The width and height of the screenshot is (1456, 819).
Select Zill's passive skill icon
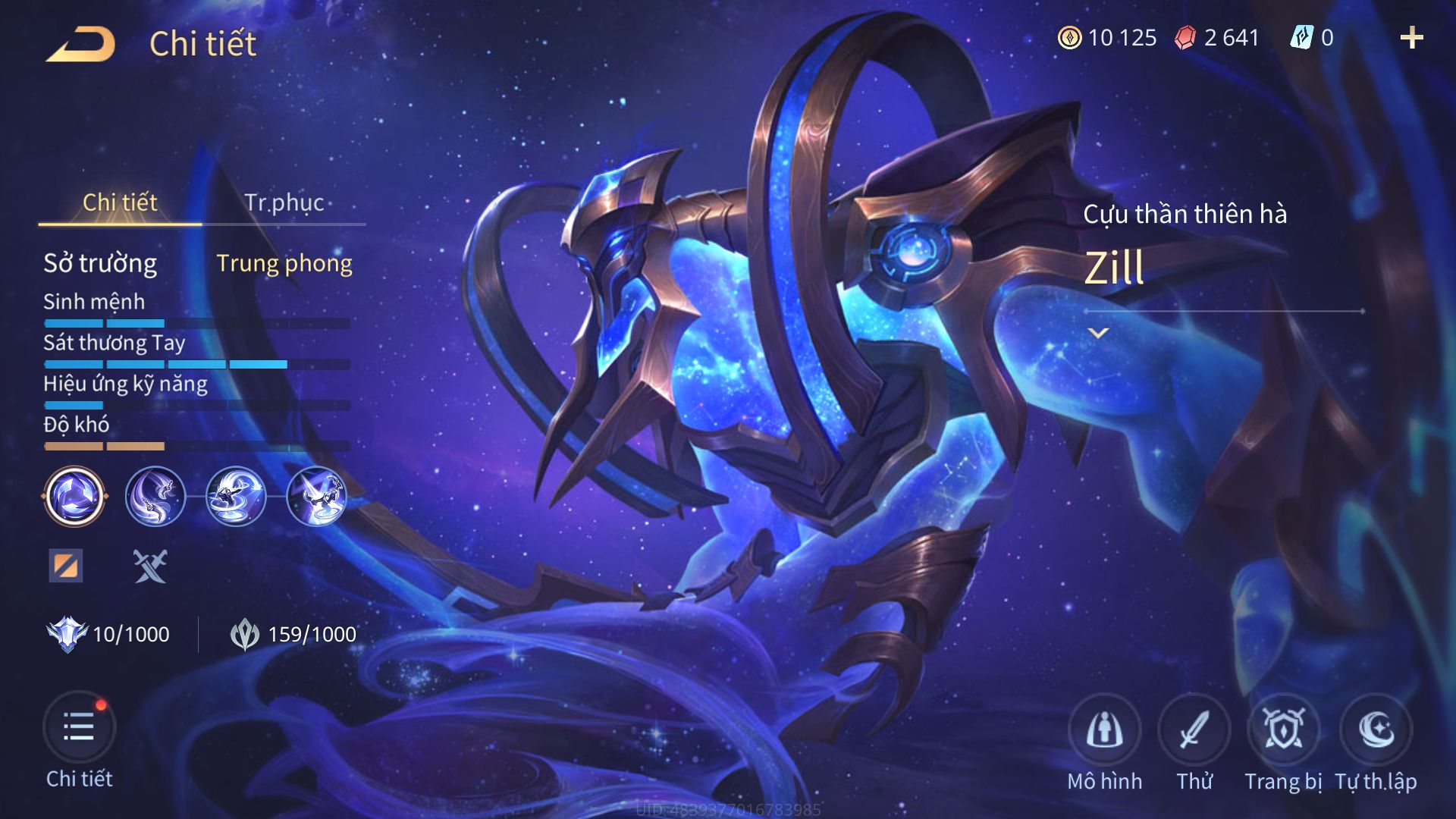(x=74, y=497)
